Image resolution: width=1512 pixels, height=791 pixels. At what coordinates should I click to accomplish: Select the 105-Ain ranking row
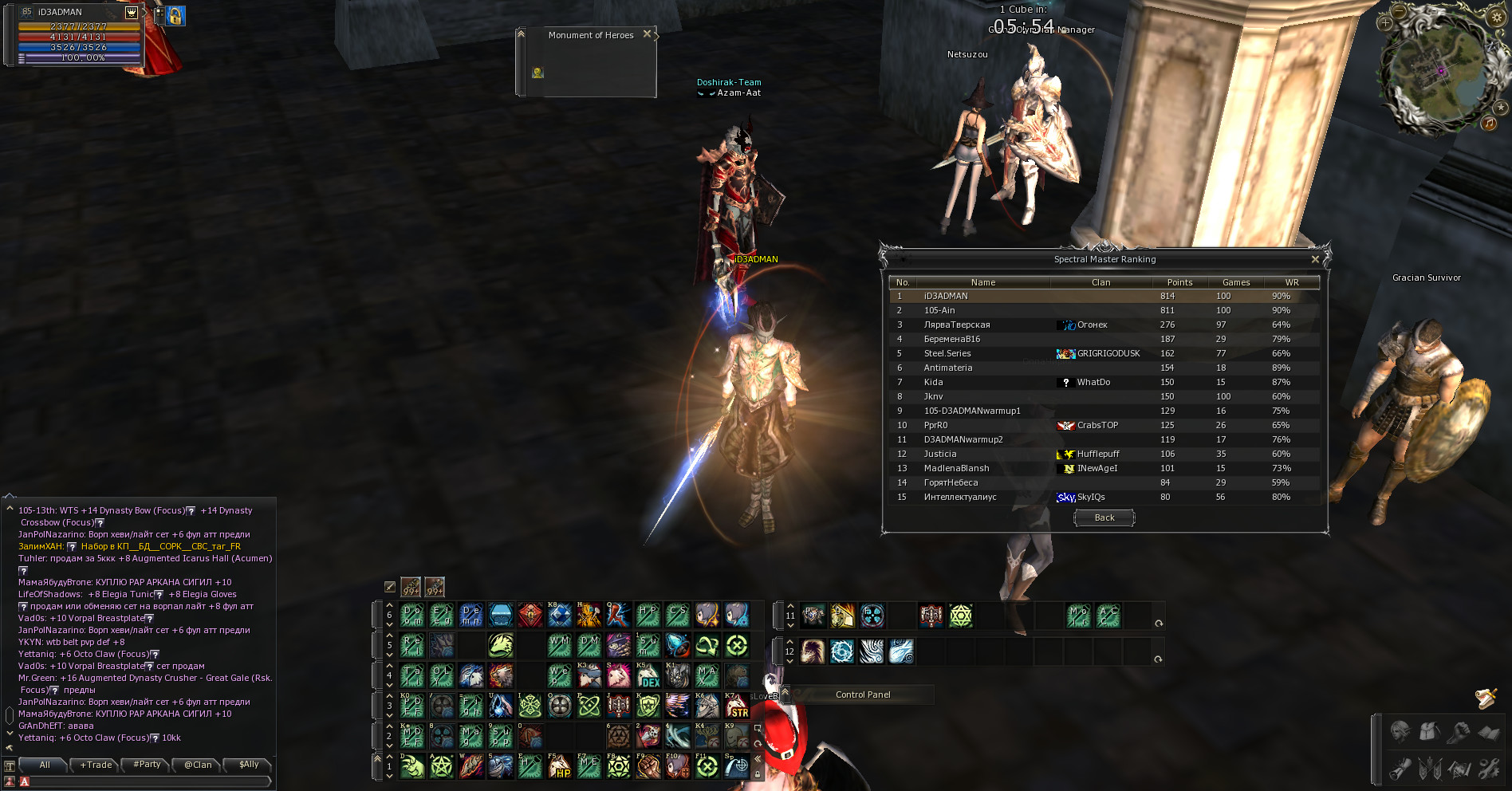coord(1104,310)
